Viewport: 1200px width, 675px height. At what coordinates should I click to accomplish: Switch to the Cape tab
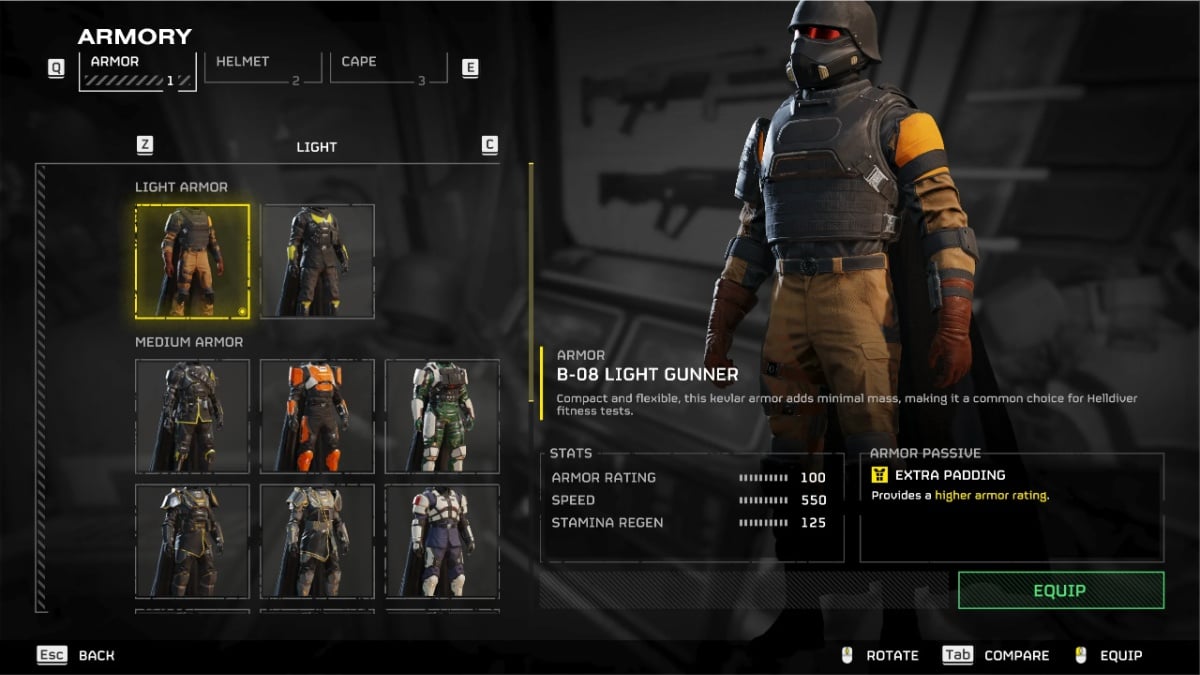coord(388,68)
